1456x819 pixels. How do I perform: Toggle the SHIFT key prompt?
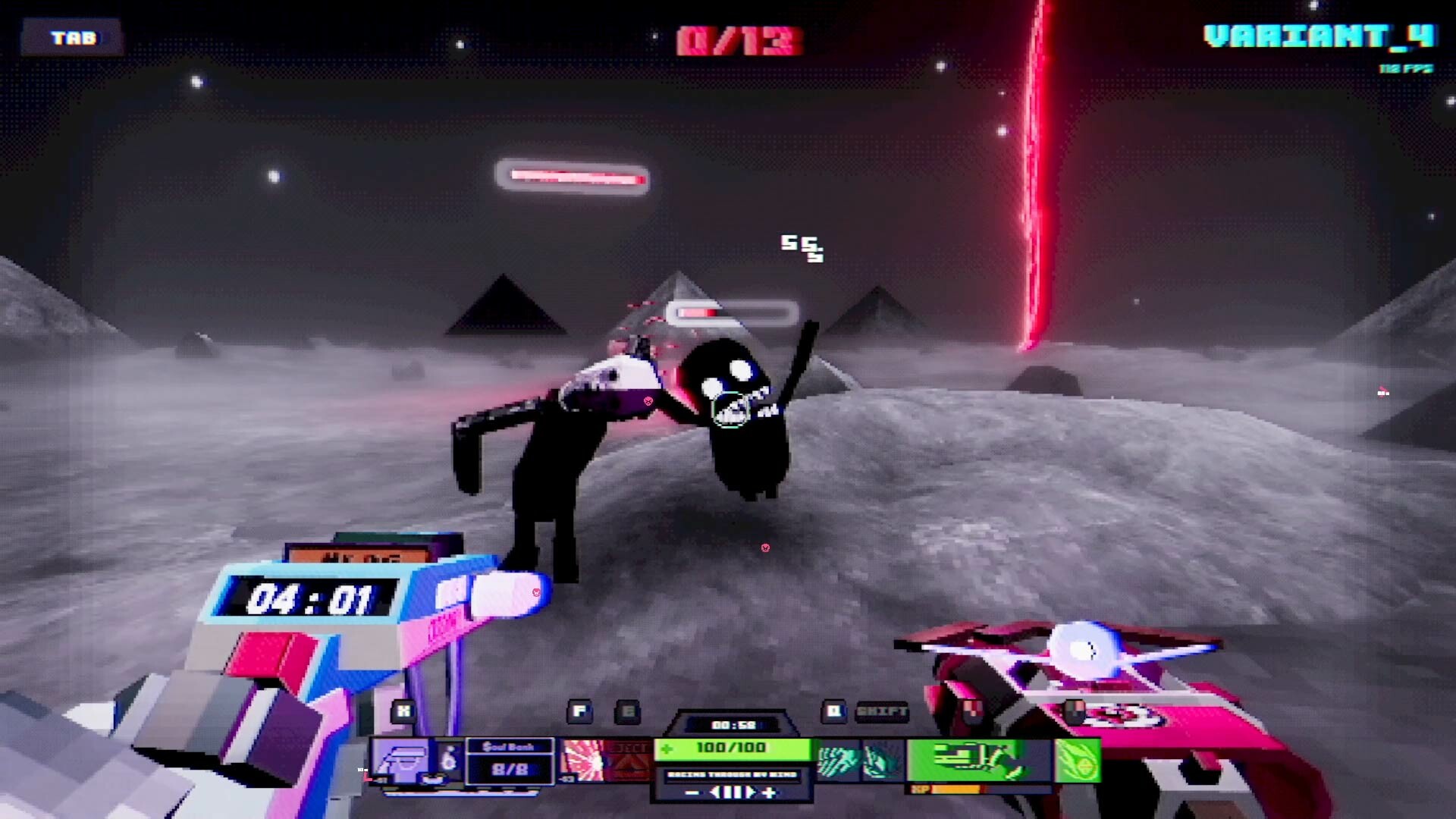[x=881, y=712]
